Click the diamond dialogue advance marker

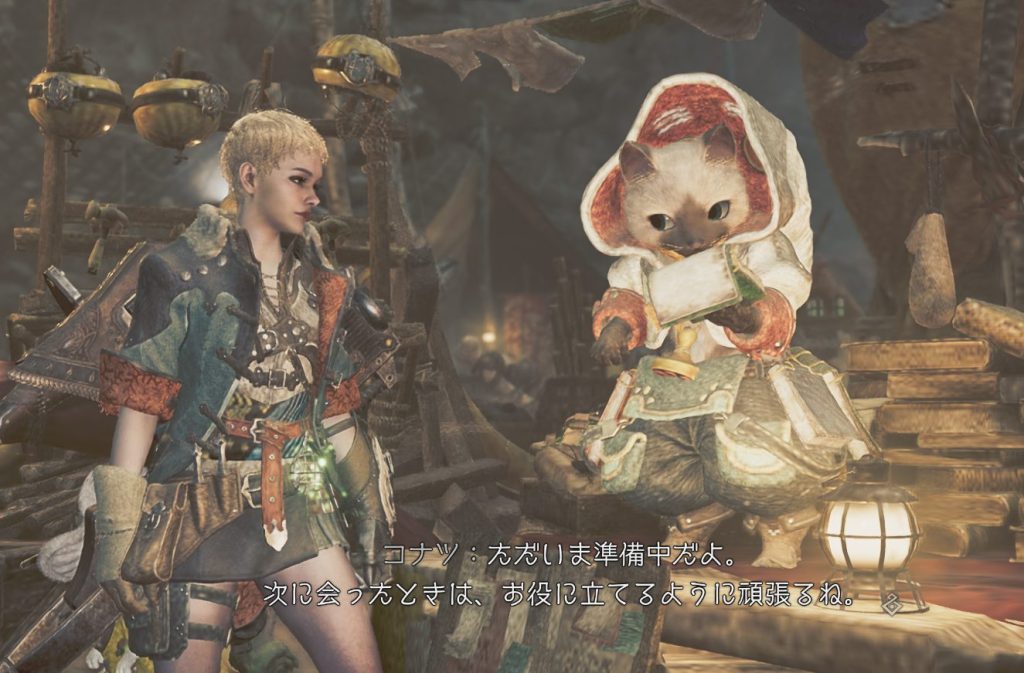[893, 603]
